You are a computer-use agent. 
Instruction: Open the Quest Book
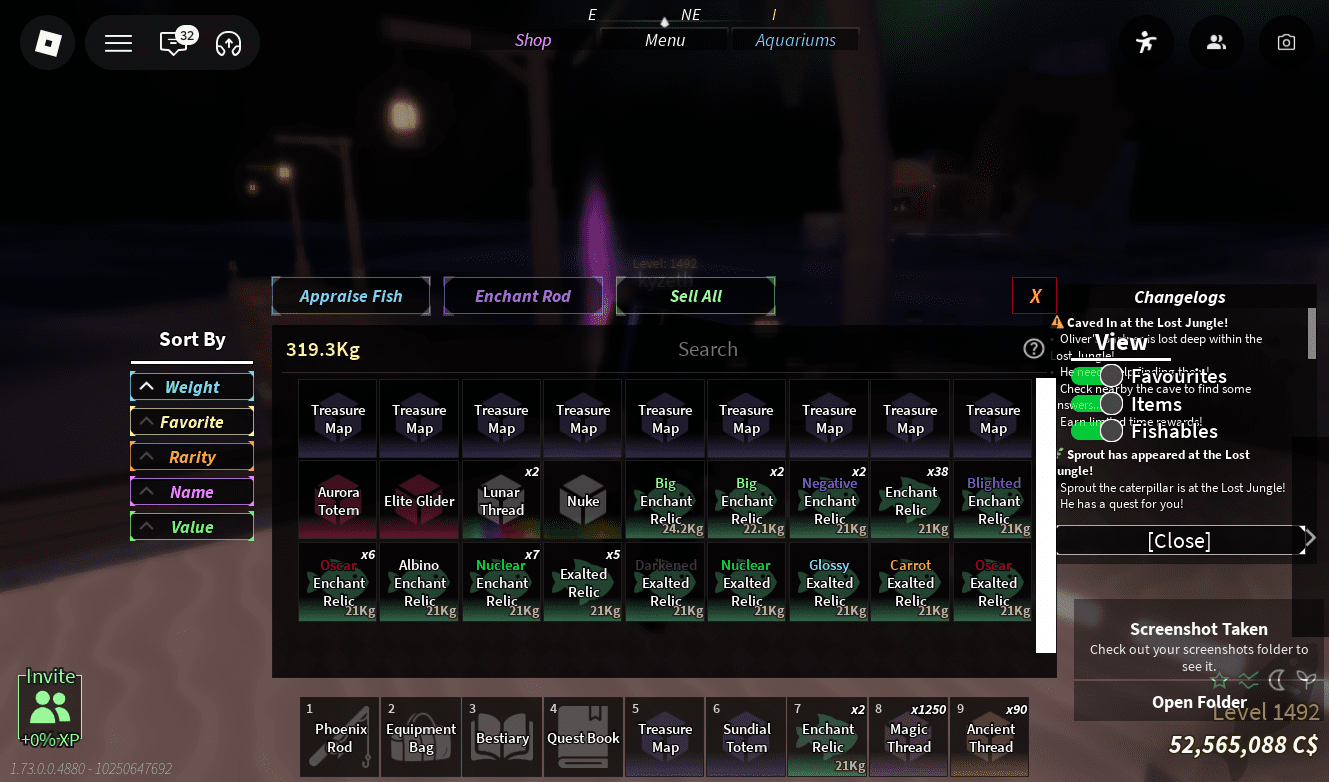583,737
